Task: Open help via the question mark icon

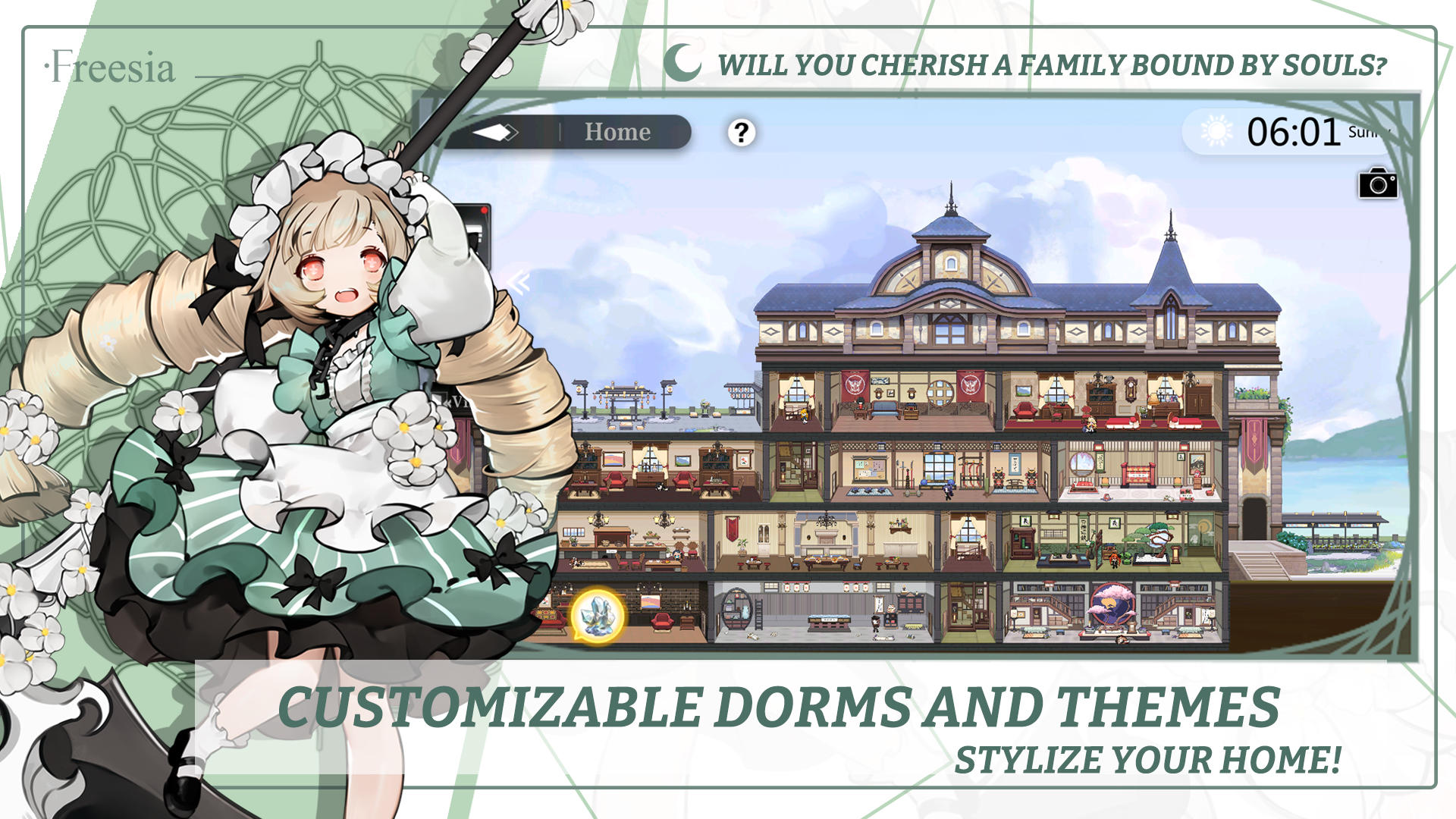Action: [x=739, y=132]
